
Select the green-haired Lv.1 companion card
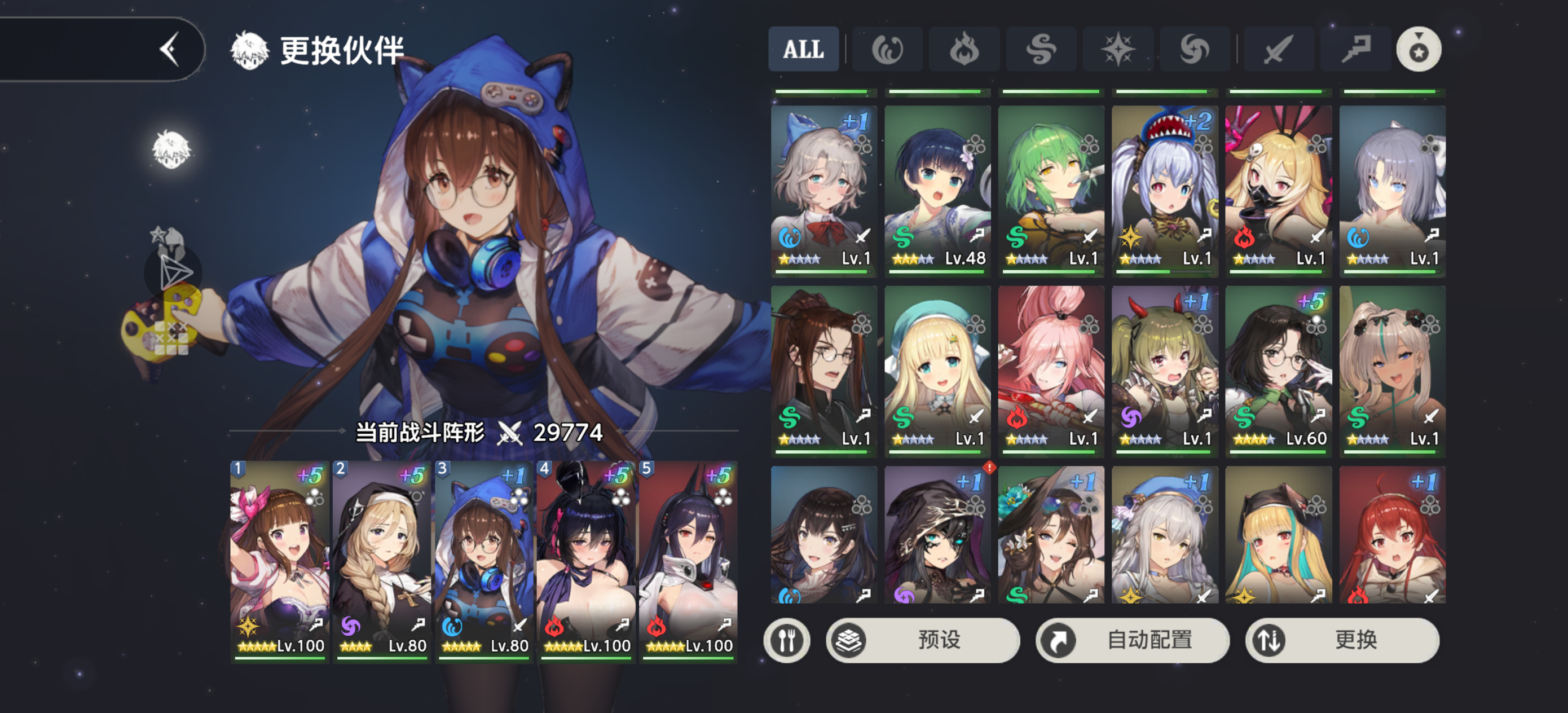(1051, 190)
